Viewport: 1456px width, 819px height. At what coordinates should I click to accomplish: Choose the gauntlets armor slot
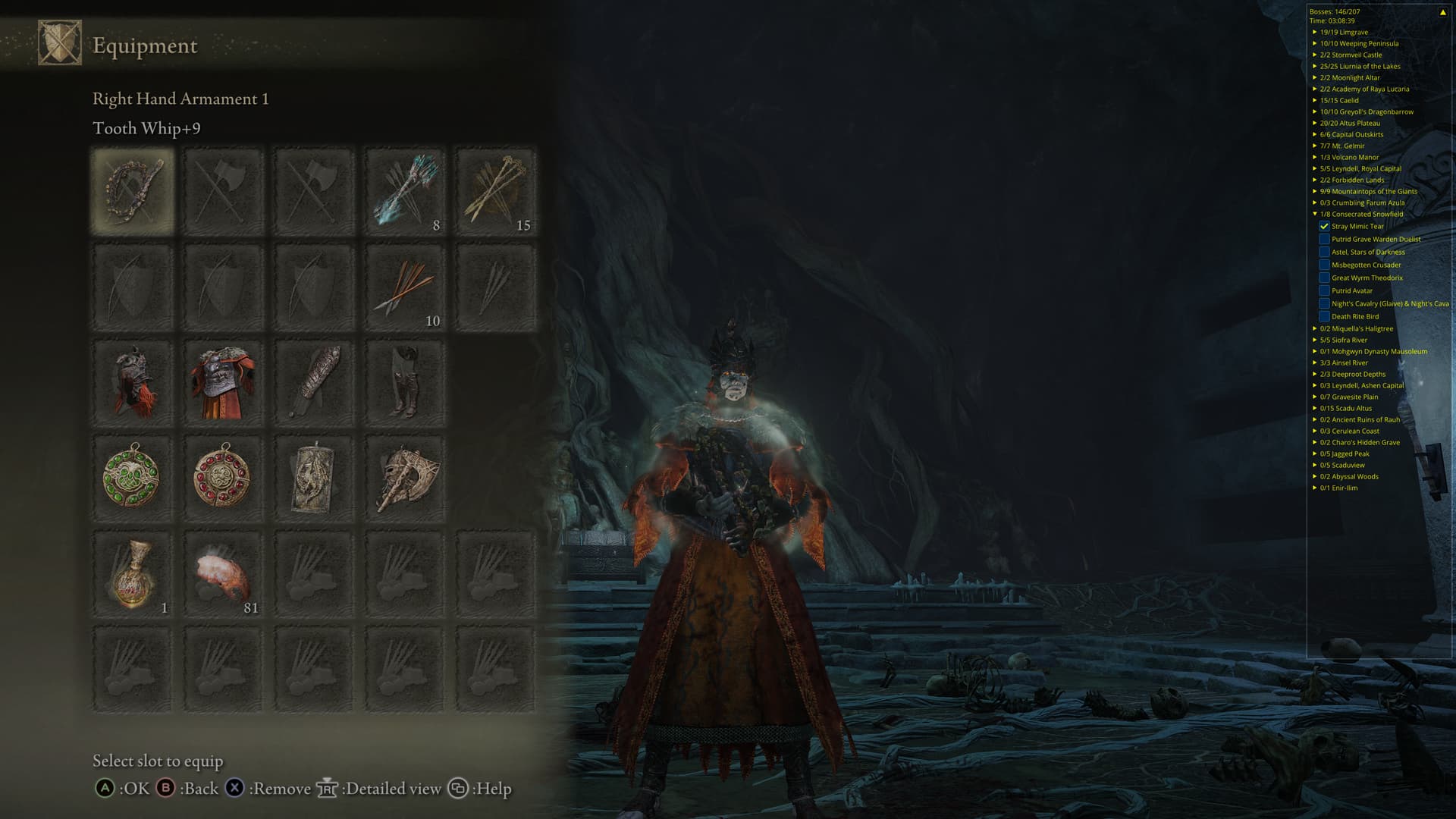coord(313,383)
